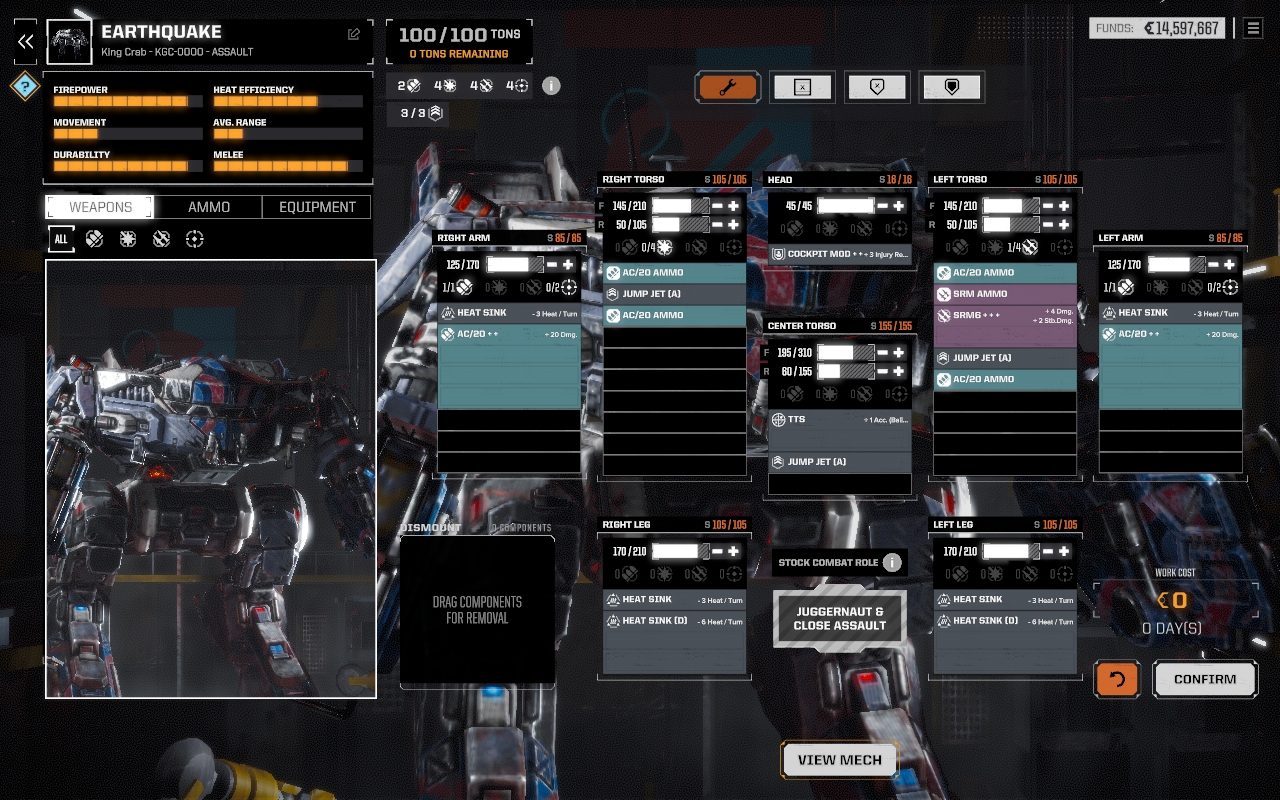The image size is (1280, 800).
Task: Click the orange undo changes button
Action: 1117,679
